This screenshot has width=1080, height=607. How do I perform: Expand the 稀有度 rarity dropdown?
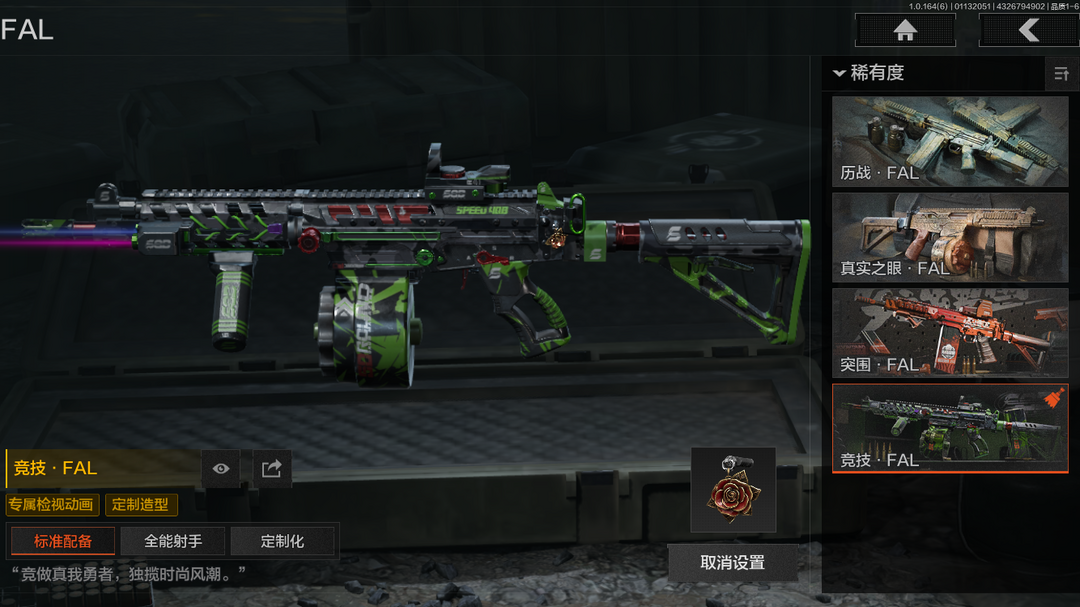click(868, 73)
